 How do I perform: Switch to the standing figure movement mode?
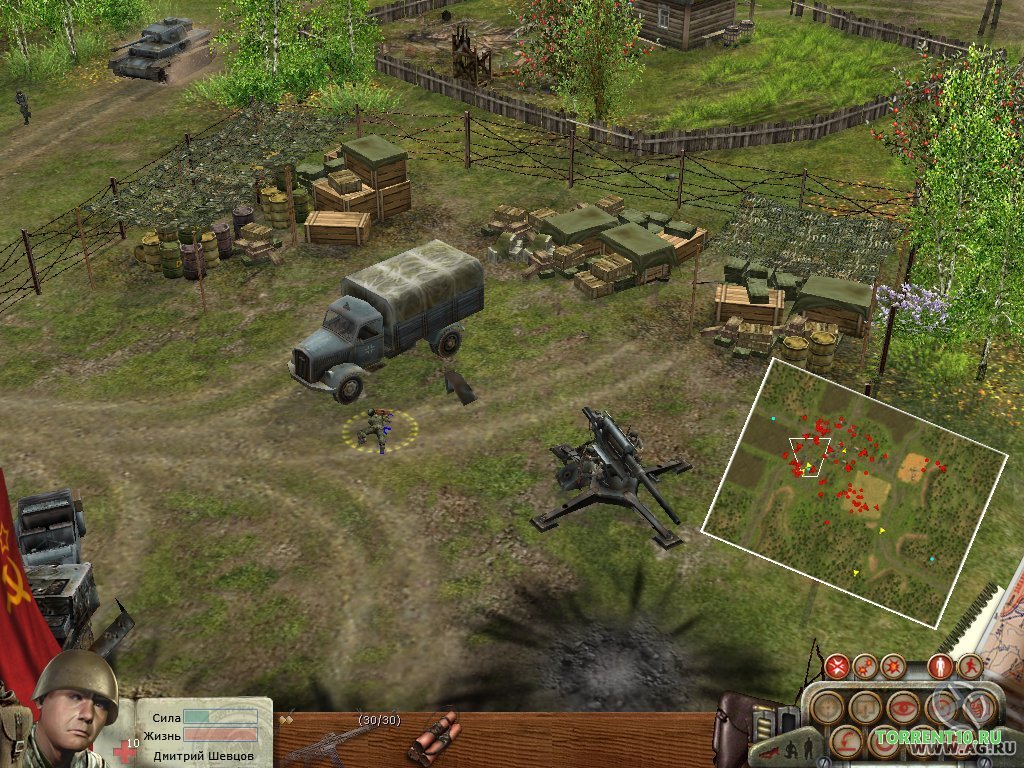tap(939, 666)
